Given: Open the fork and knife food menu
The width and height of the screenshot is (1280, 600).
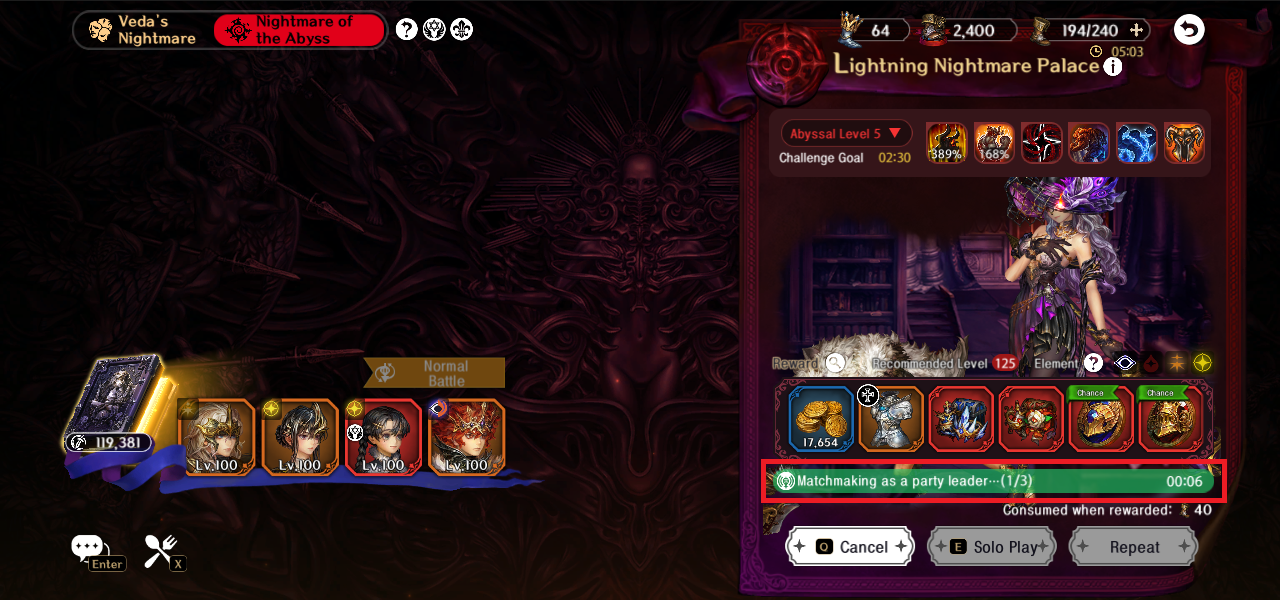Looking at the screenshot, I should [160, 549].
